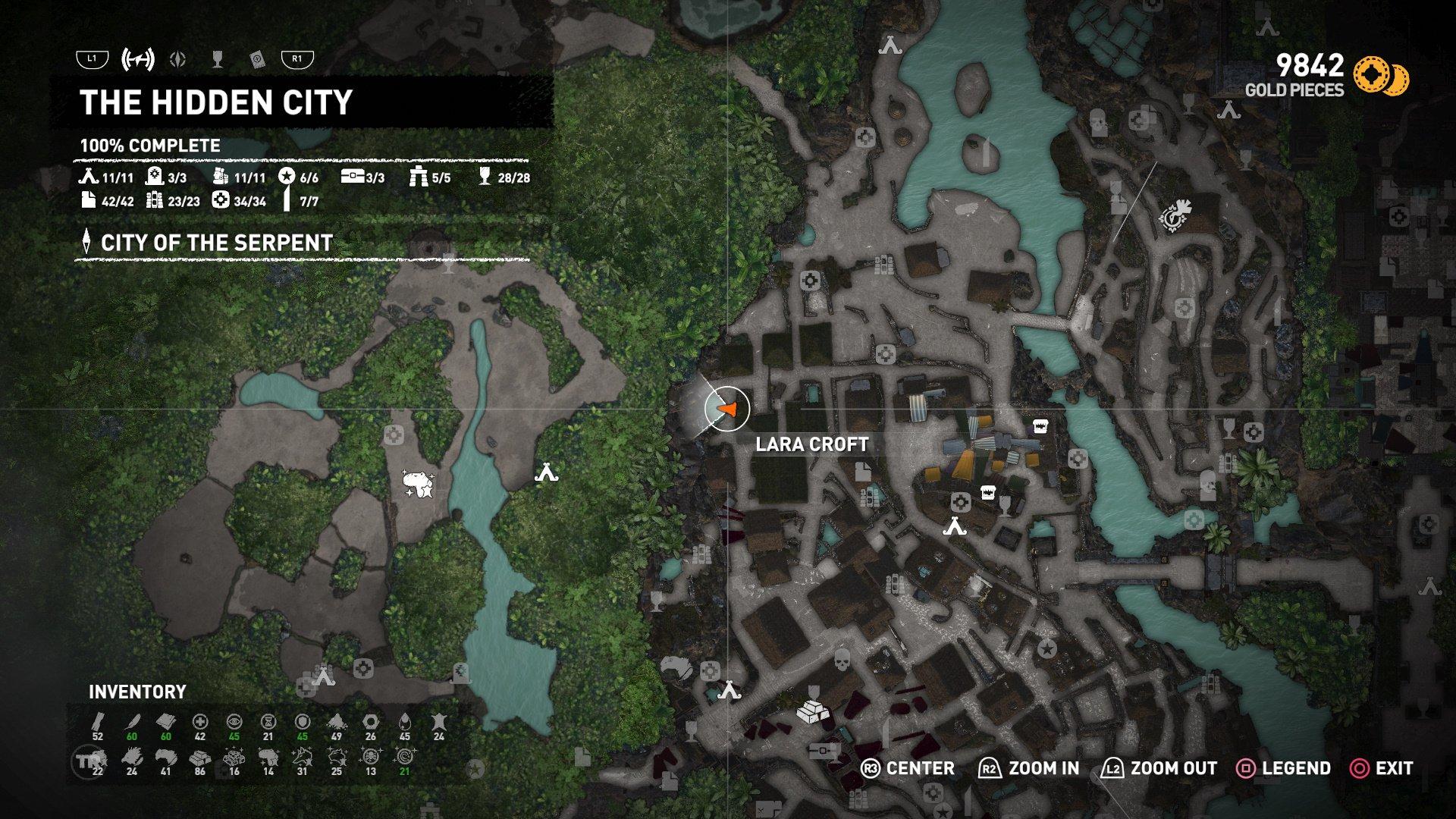This screenshot has width=1456, height=819.
Task: Switch to the compass tab
Action: pos(179,59)
